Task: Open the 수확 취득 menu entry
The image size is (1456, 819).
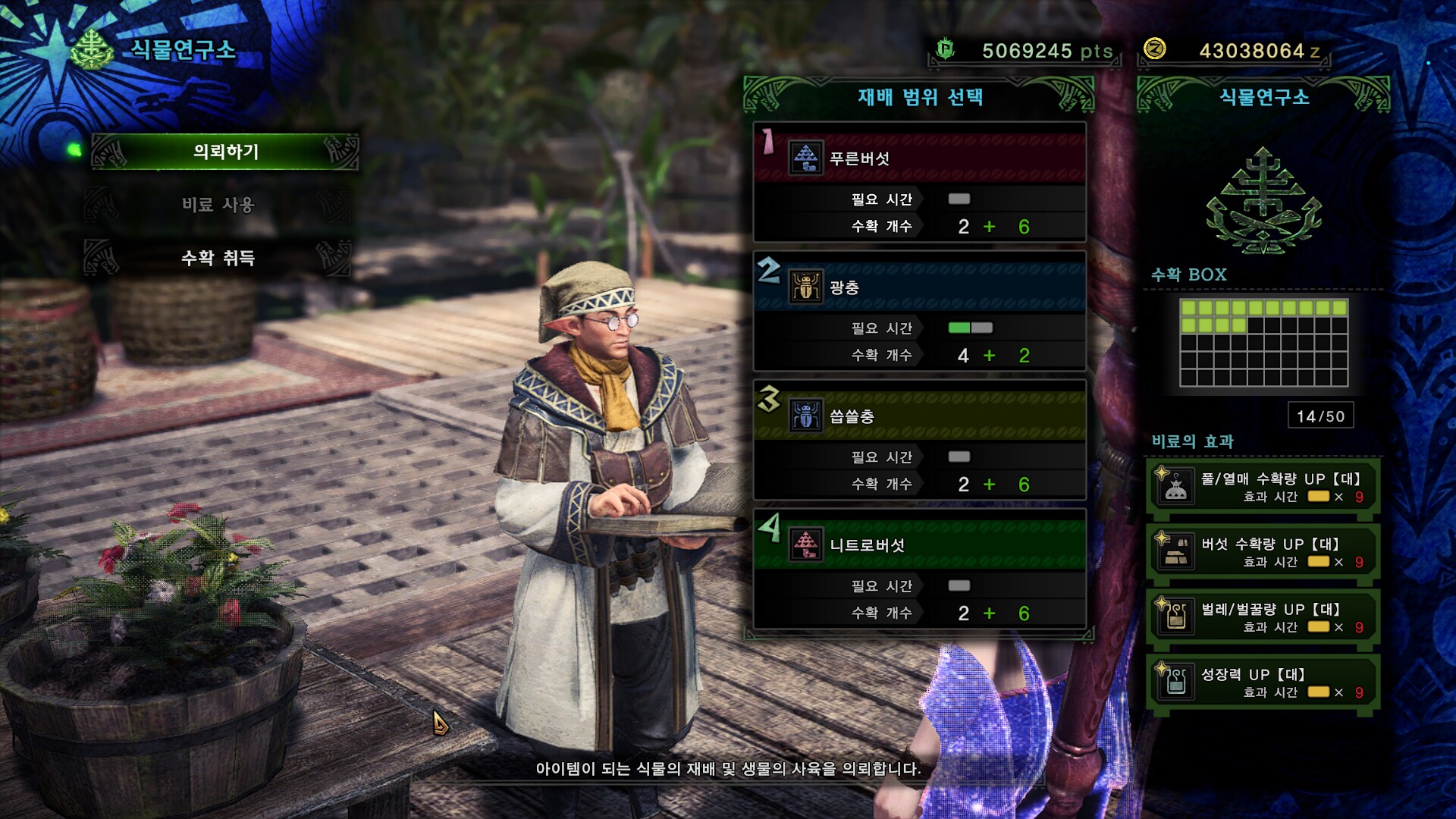Action: (x=218, y=258)
